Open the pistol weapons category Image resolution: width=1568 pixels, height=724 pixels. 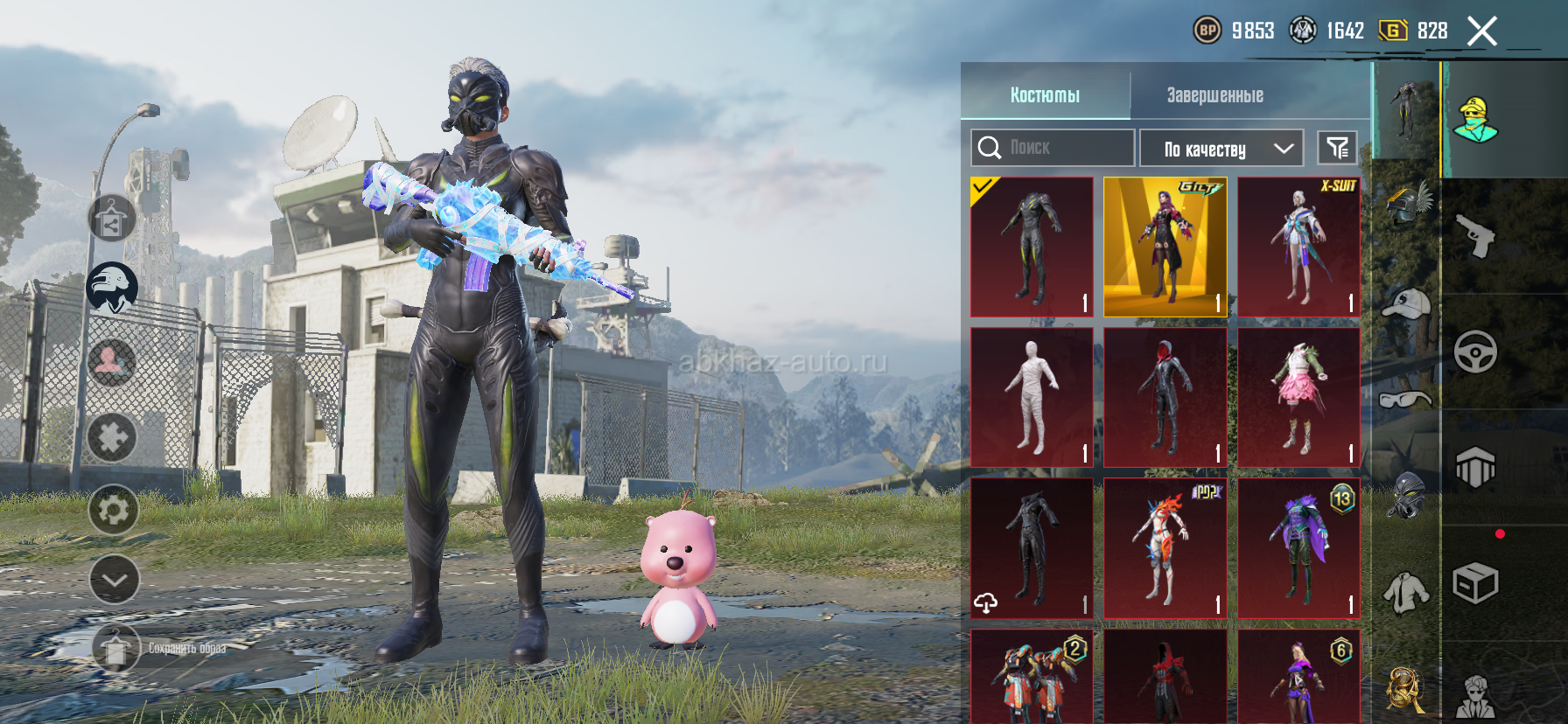tap(1475, 236)
